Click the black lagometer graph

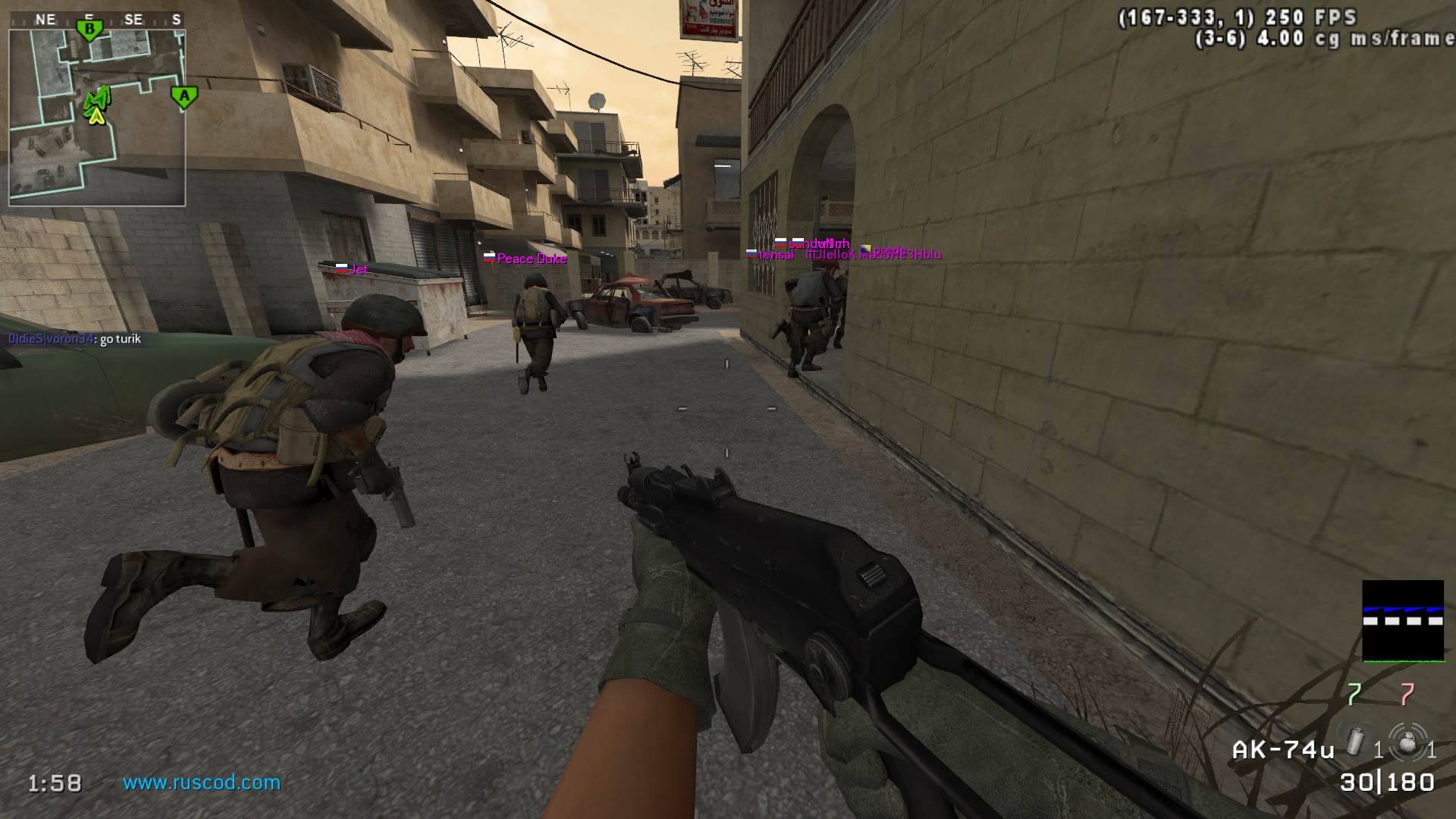1403,620
